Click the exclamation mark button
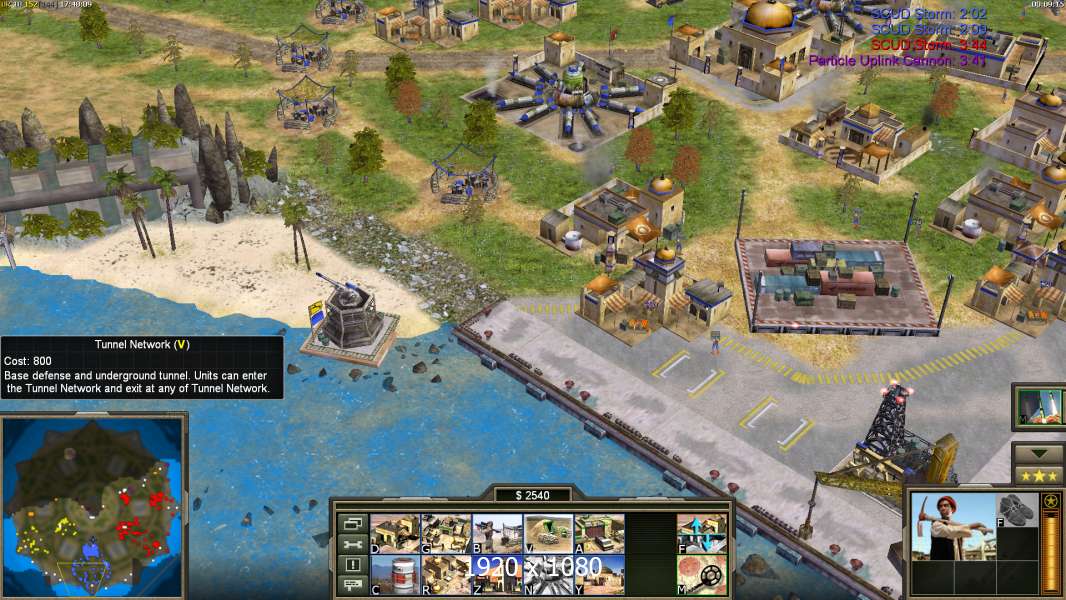The height and width of the screenshot is (600, 1066). pos(351,565)
